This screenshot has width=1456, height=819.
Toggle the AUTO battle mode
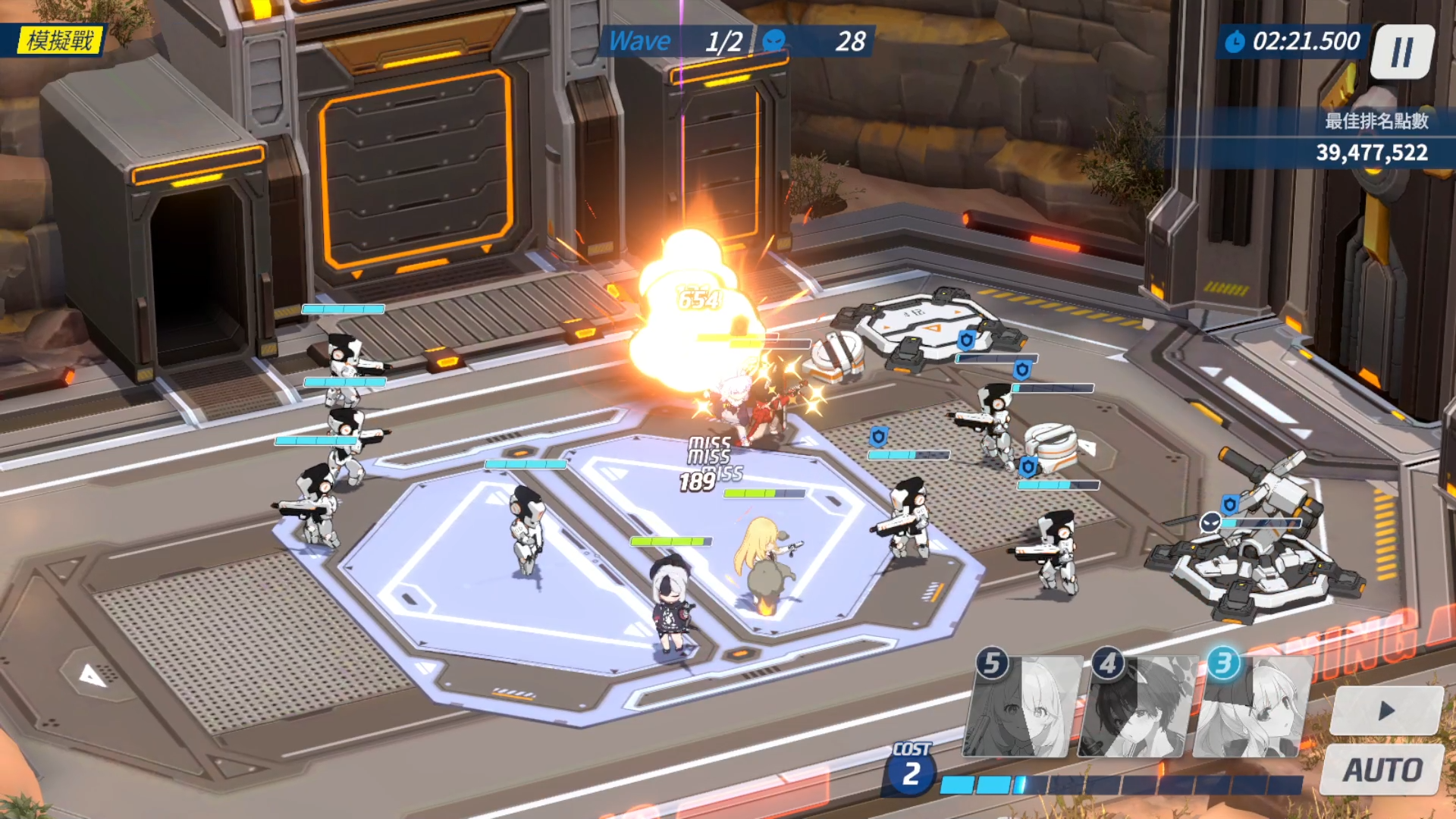point(1382,770)
